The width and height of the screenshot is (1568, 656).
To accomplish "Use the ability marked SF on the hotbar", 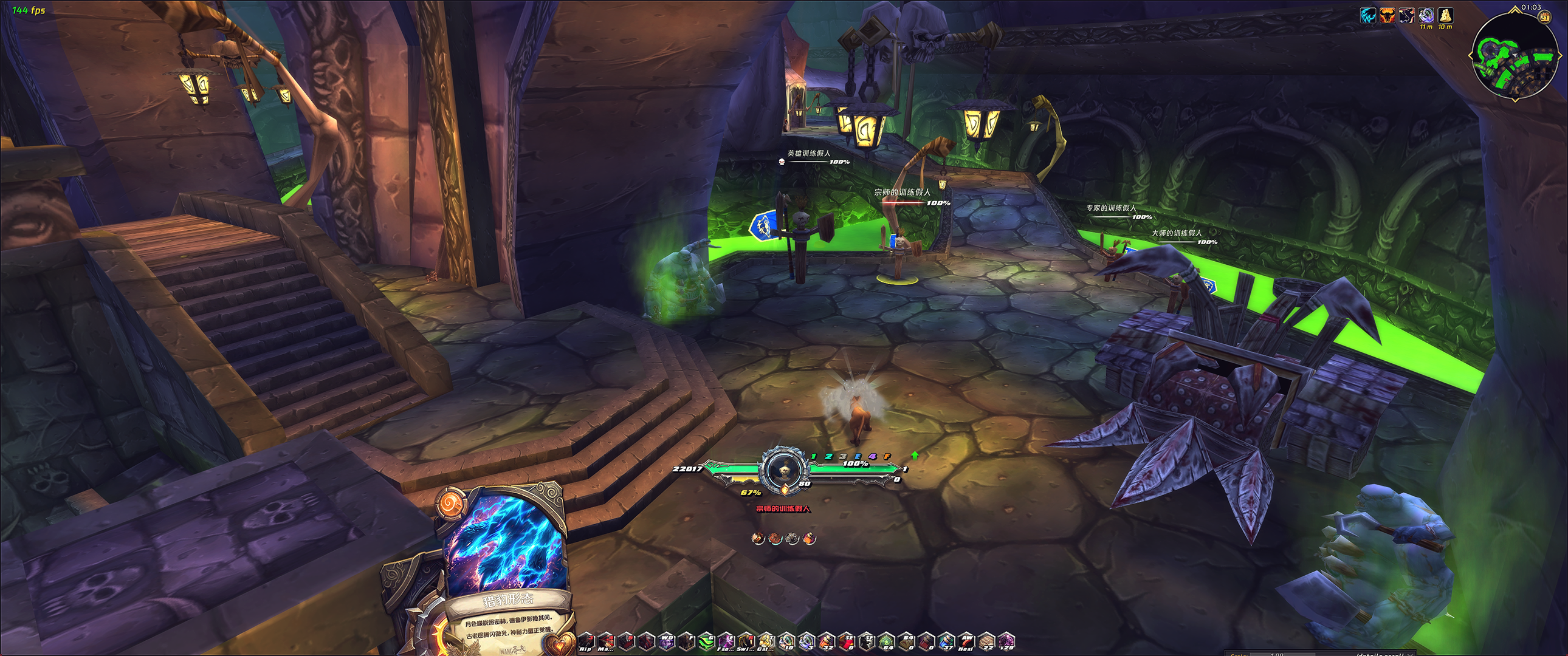I will point(867,641).
